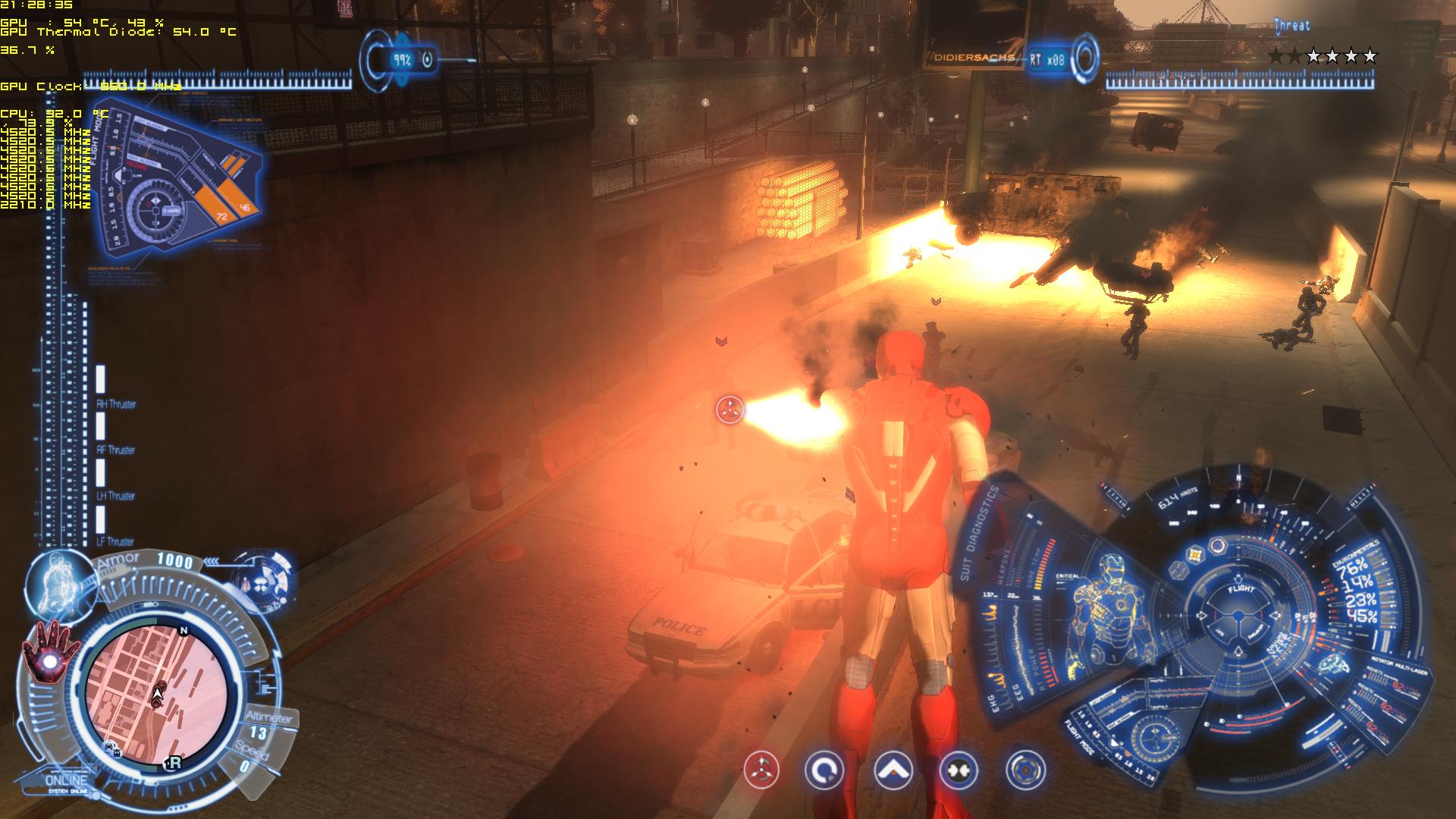The height and width of the screenshot is (819, 1456).
Task: Select the red three-blade rotor weapon icon
Action: pyautogui.click(x=761, y=771)
